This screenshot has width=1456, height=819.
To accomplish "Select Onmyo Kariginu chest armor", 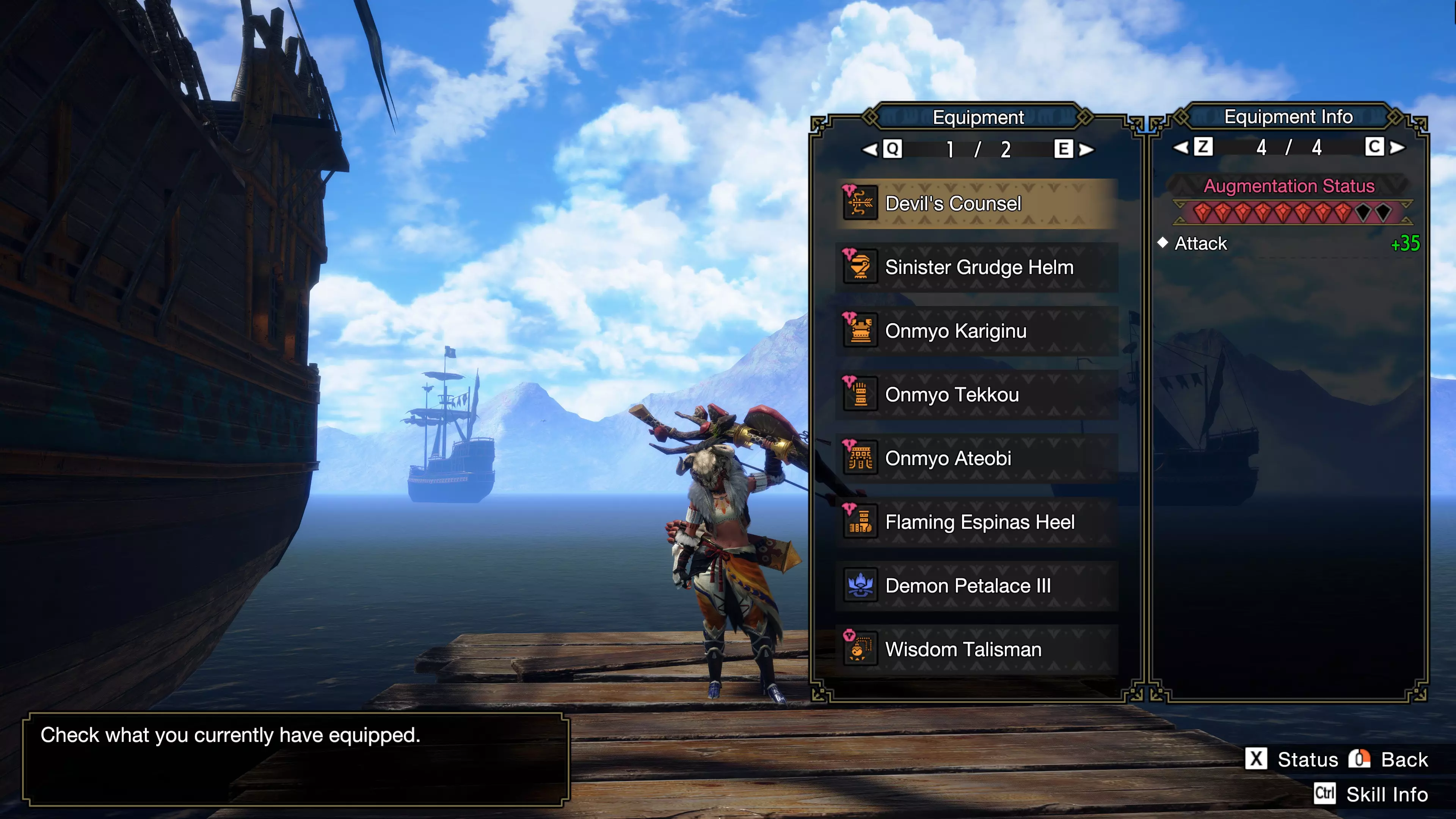I will click(977, 331).
